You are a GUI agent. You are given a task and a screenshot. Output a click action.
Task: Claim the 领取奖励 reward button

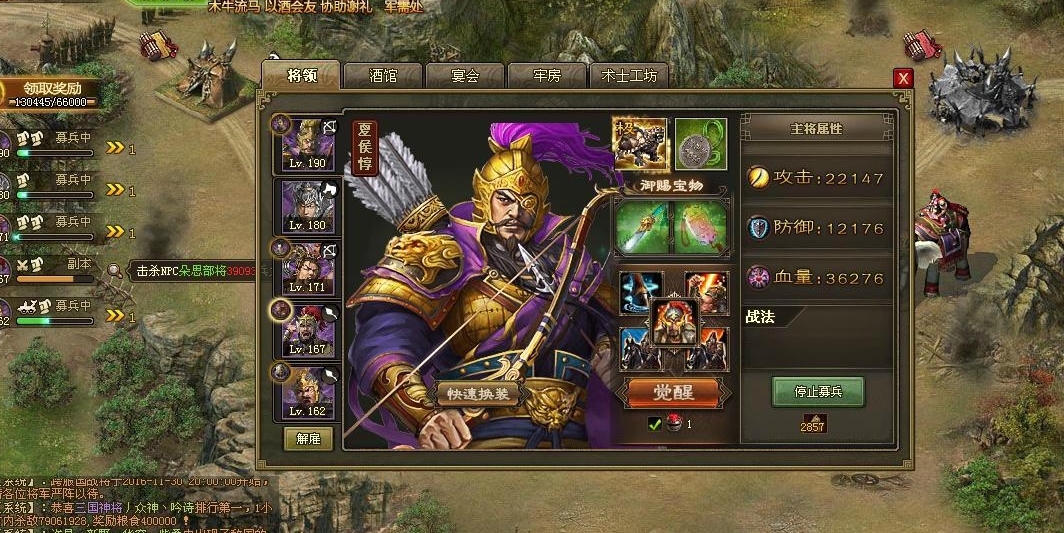point(50,88)
